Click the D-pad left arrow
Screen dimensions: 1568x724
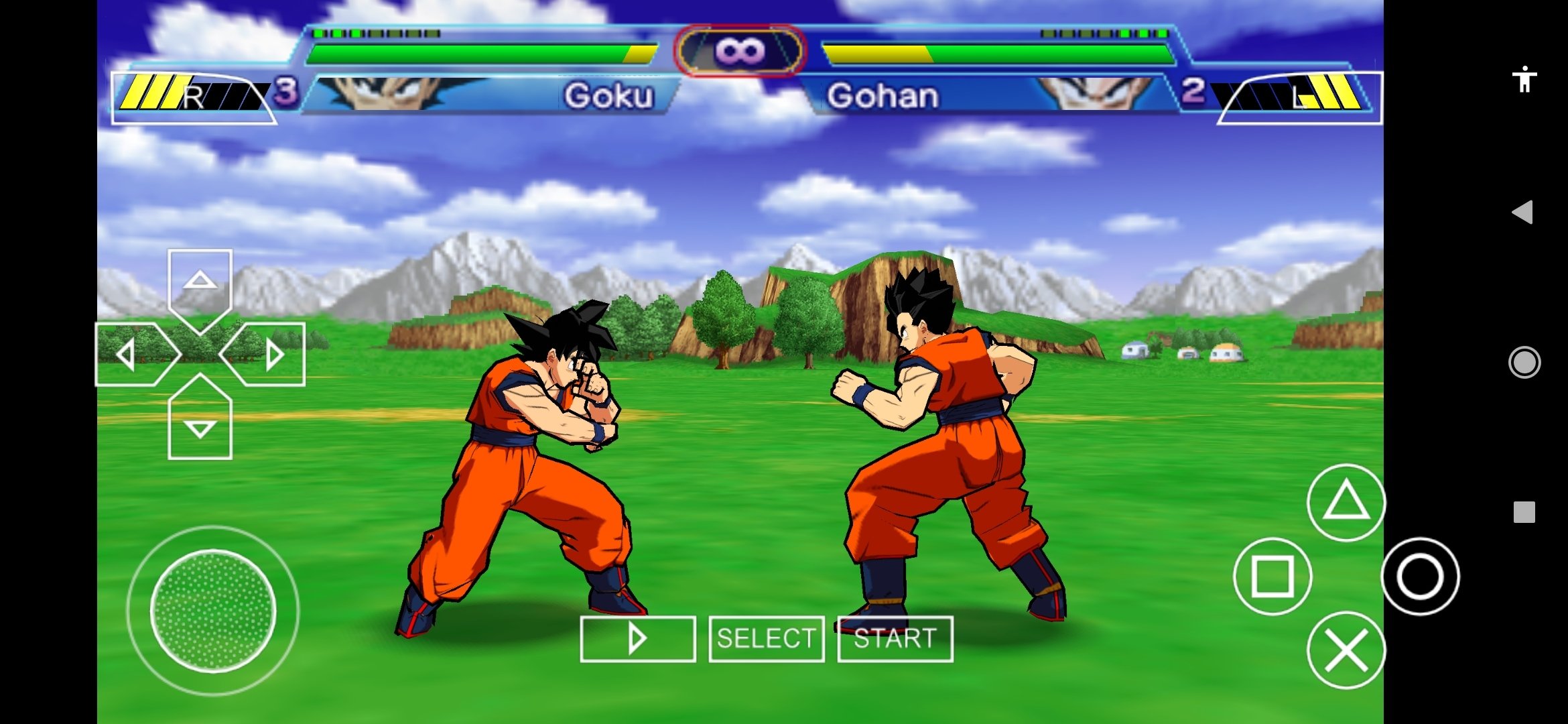pyautogui.click(x=132, y=354)
